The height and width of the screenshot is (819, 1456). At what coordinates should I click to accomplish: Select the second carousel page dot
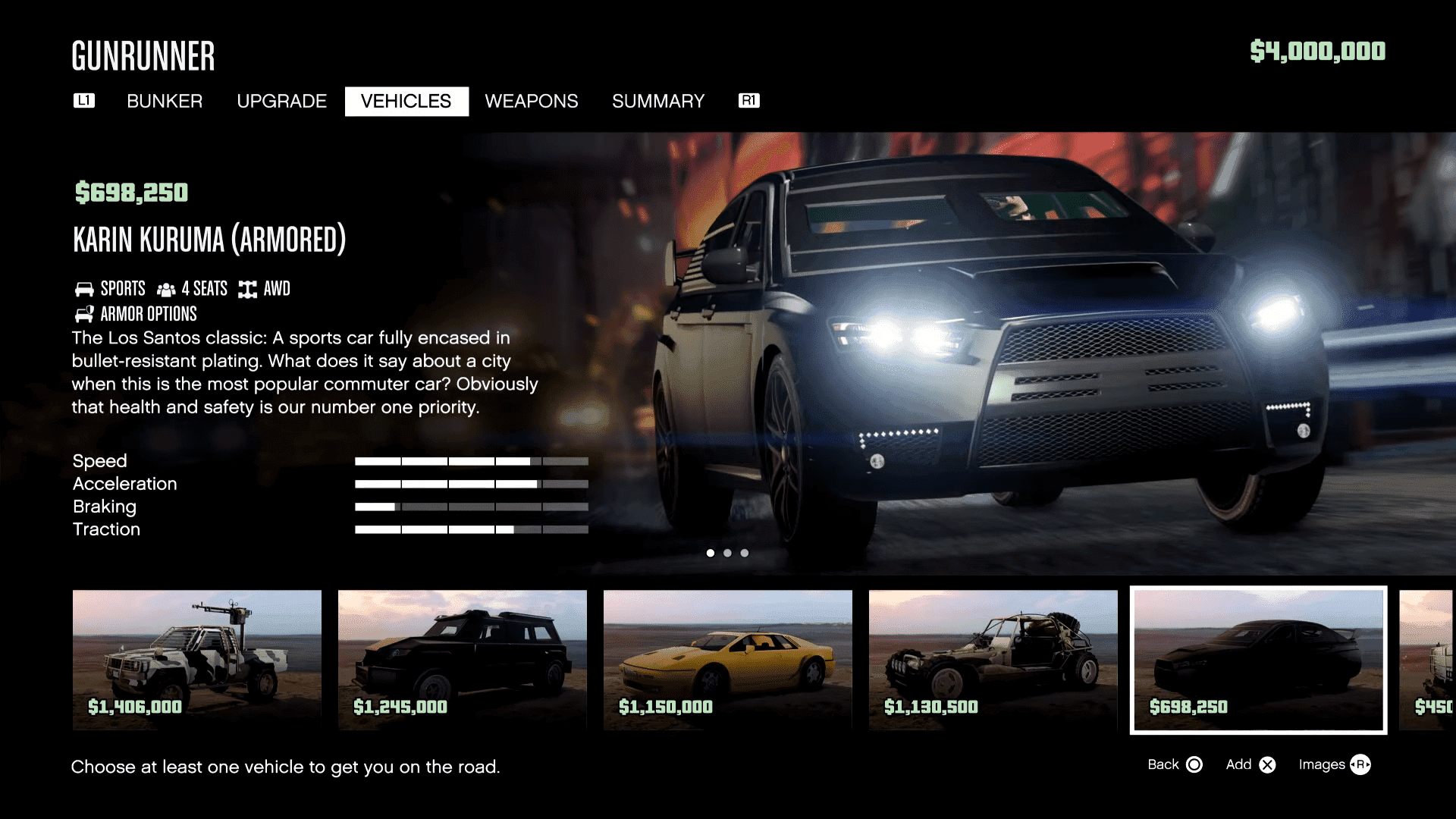pos(727,553)
